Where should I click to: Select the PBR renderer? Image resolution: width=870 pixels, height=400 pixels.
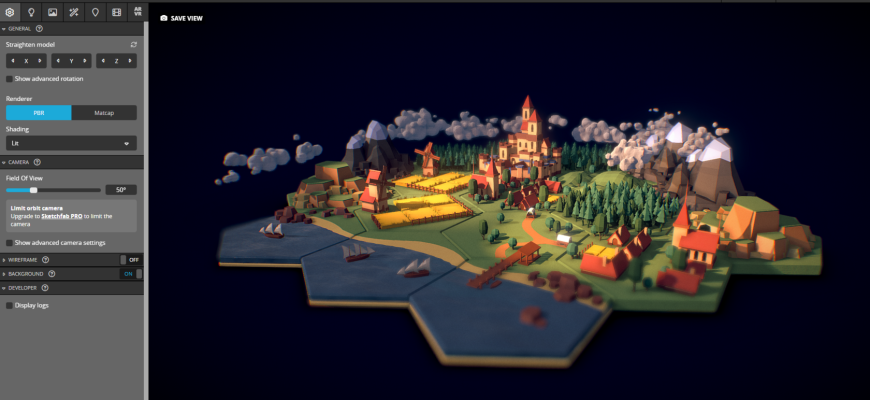(38, 113)
